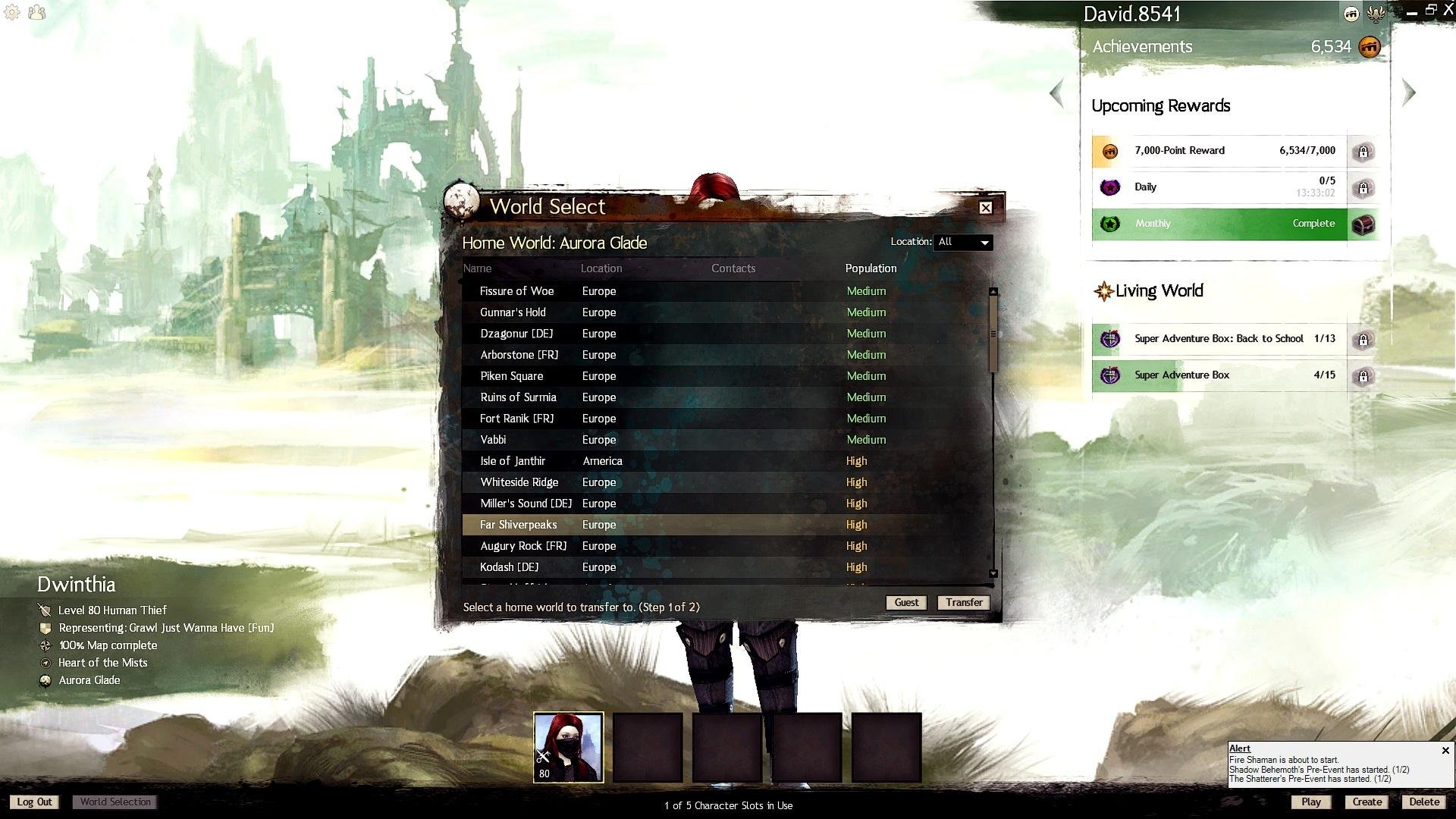
Task: Select the Fissure of Woe world
Action: tap(516, 291)
